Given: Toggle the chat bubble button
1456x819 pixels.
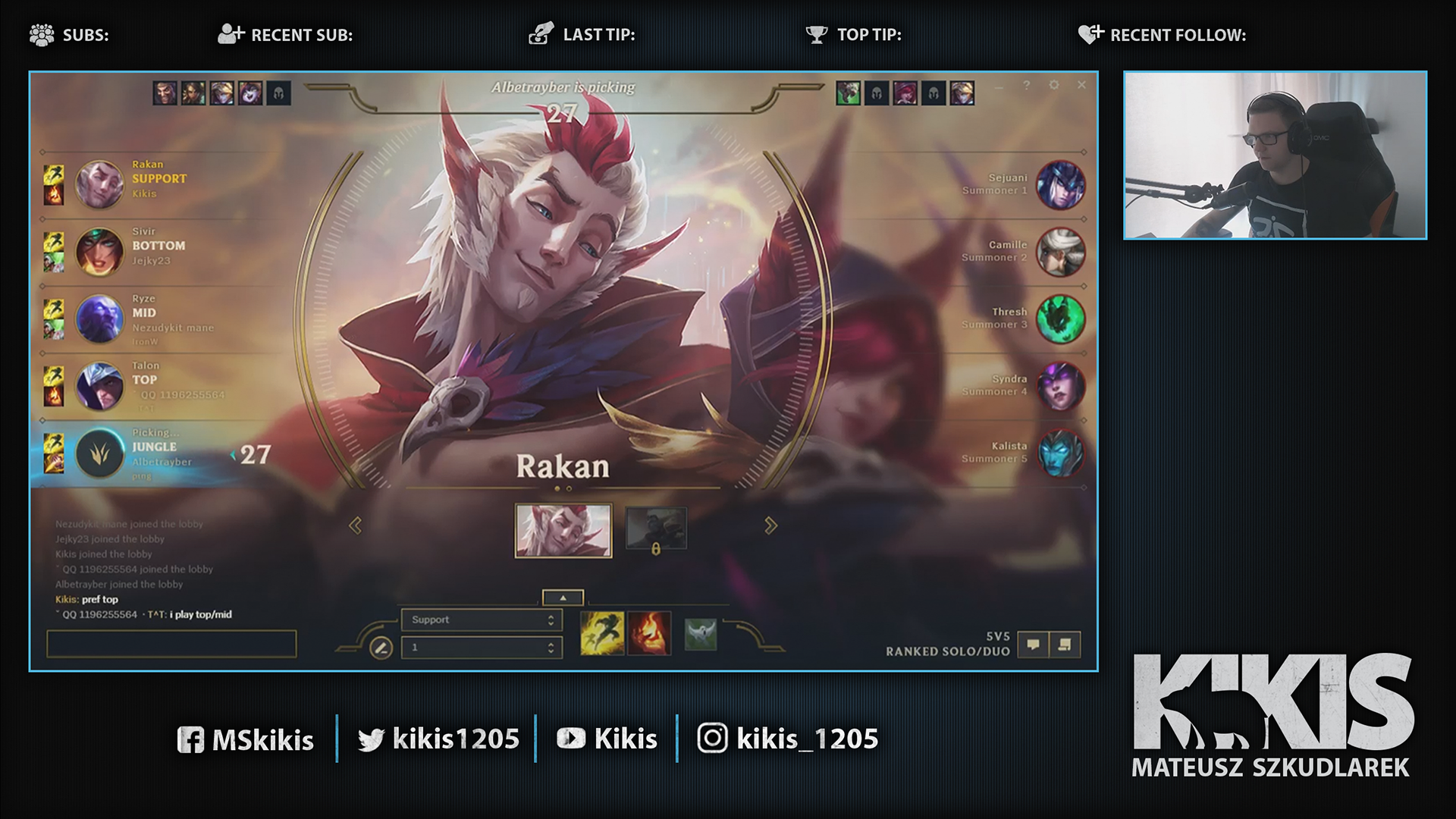Looking at the screenshot, I should pos(1033,645).
